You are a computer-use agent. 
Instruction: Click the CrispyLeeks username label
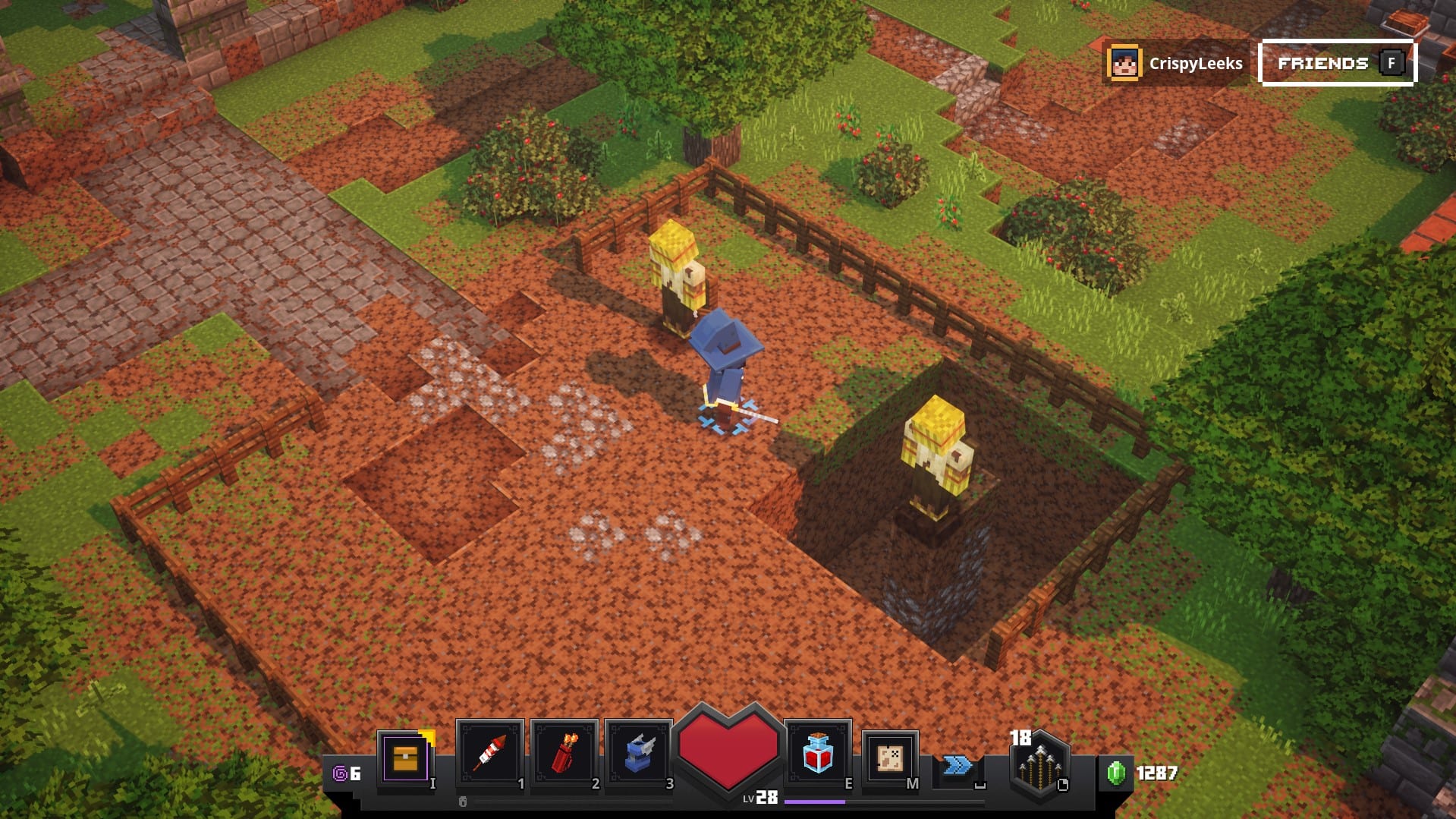click(1196, 64)
